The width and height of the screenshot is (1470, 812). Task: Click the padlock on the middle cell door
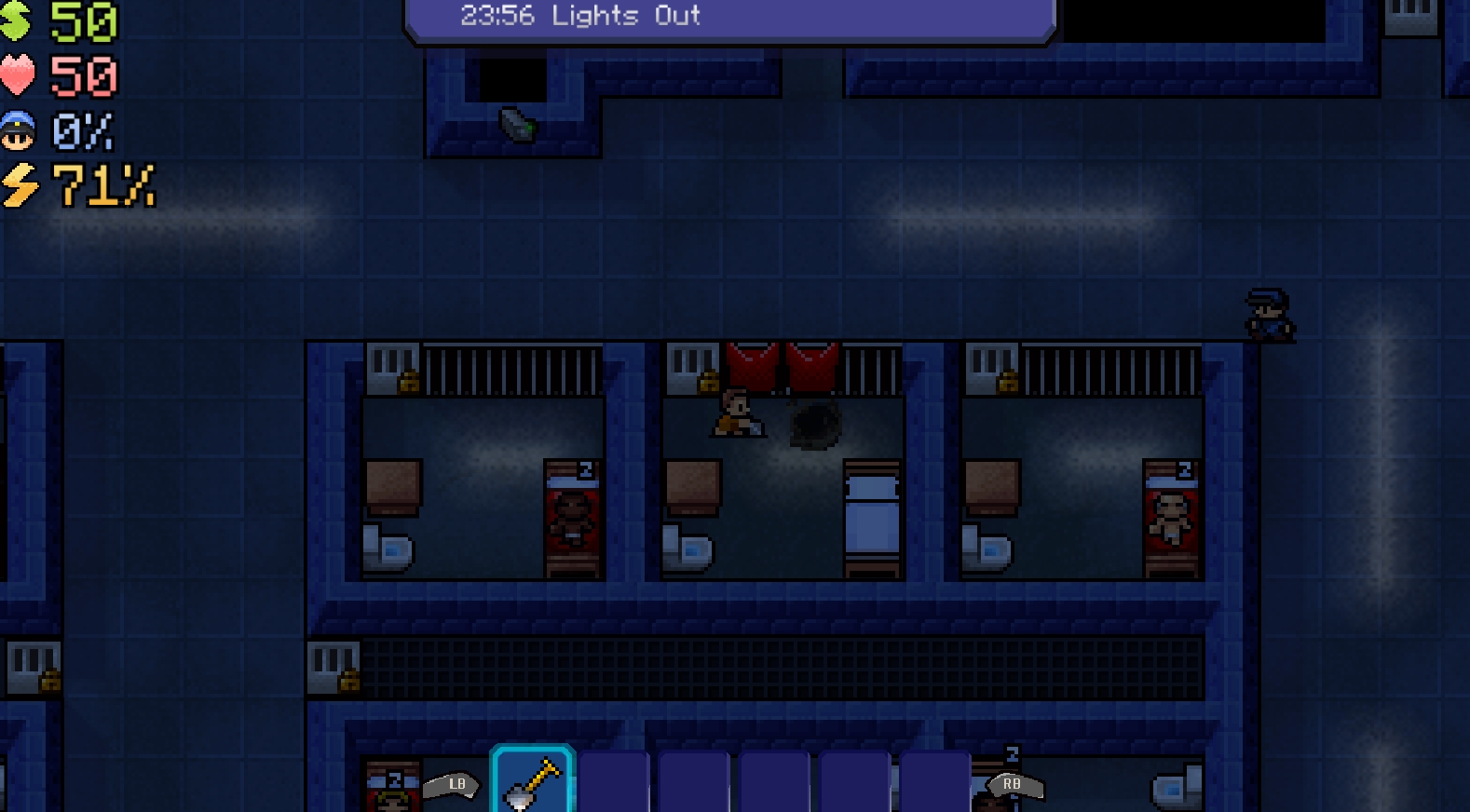pyautogui.click(x=706, y=382)
